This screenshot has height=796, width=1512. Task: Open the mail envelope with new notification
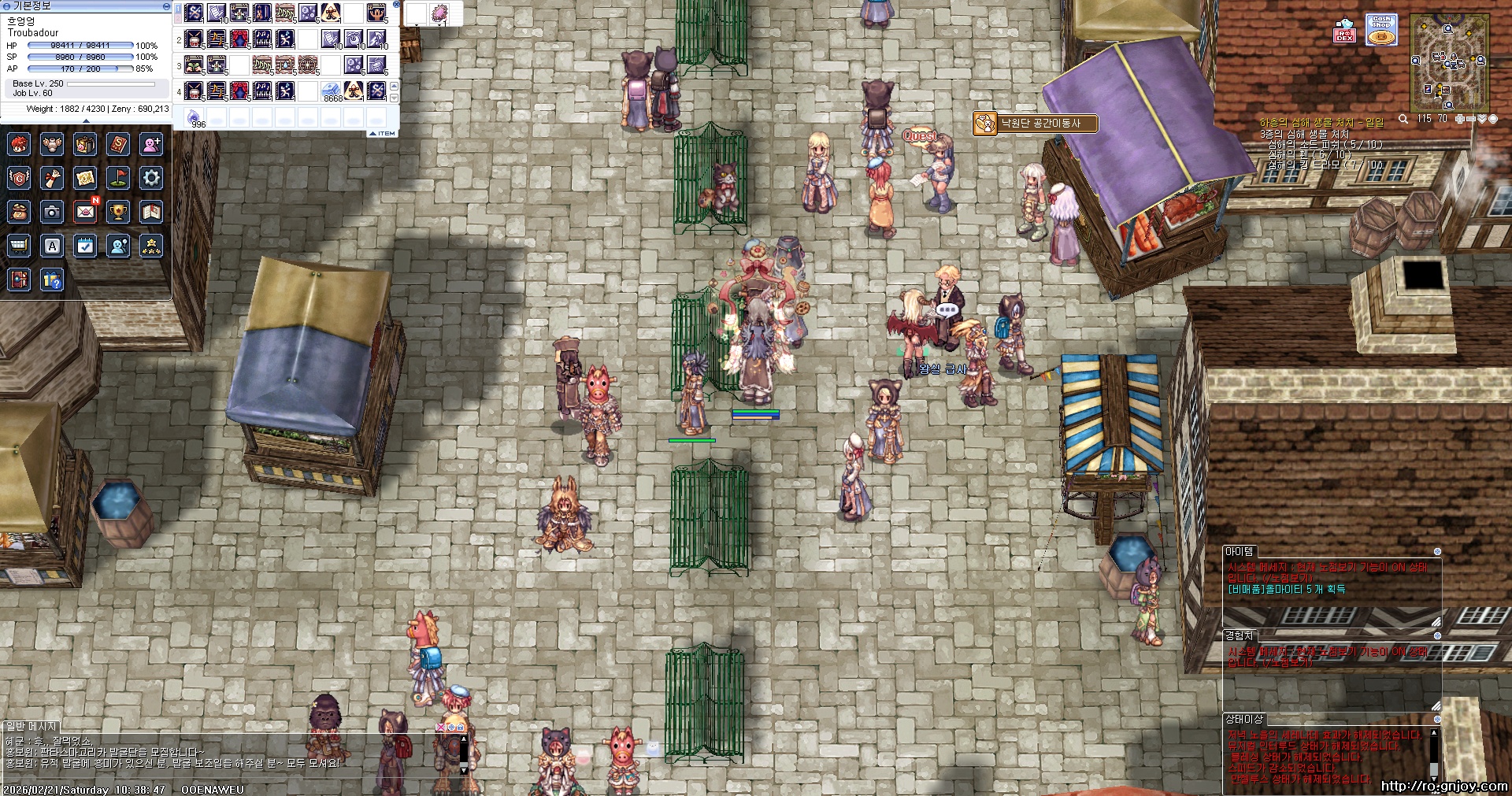85,211
